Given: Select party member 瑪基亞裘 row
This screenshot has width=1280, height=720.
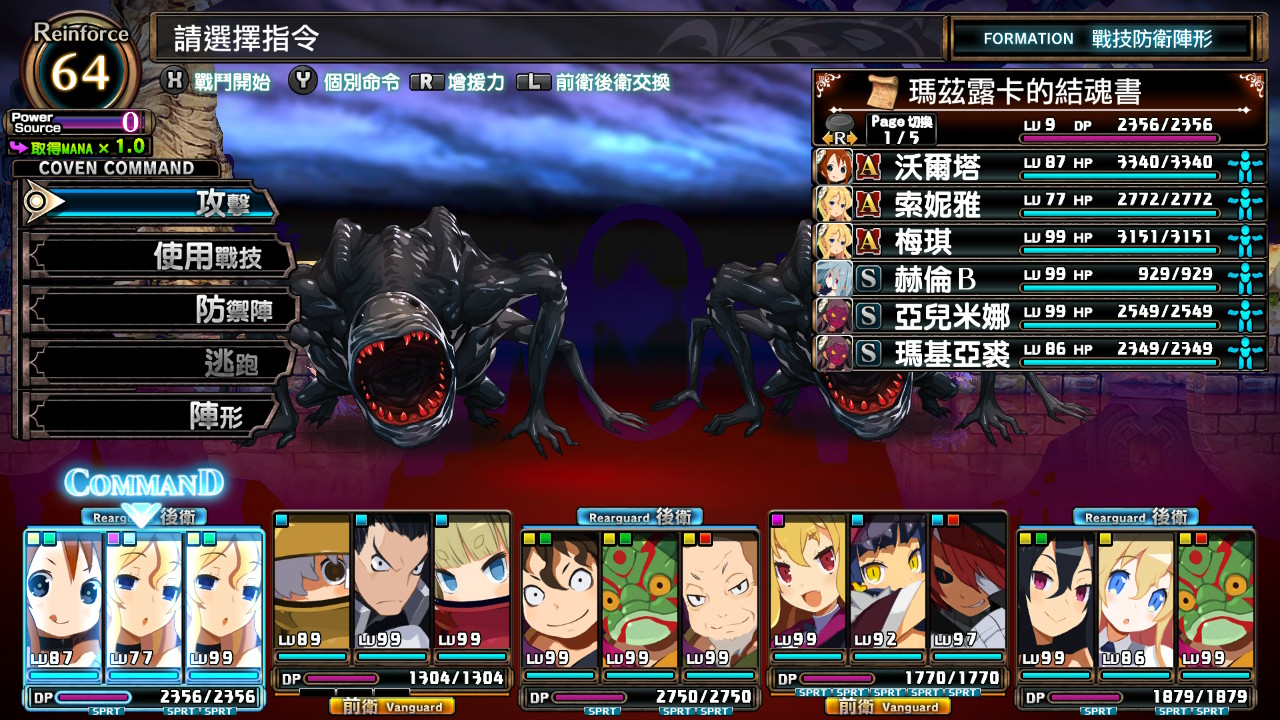Looking at the screenshot, I should (x=1040, y=353).
